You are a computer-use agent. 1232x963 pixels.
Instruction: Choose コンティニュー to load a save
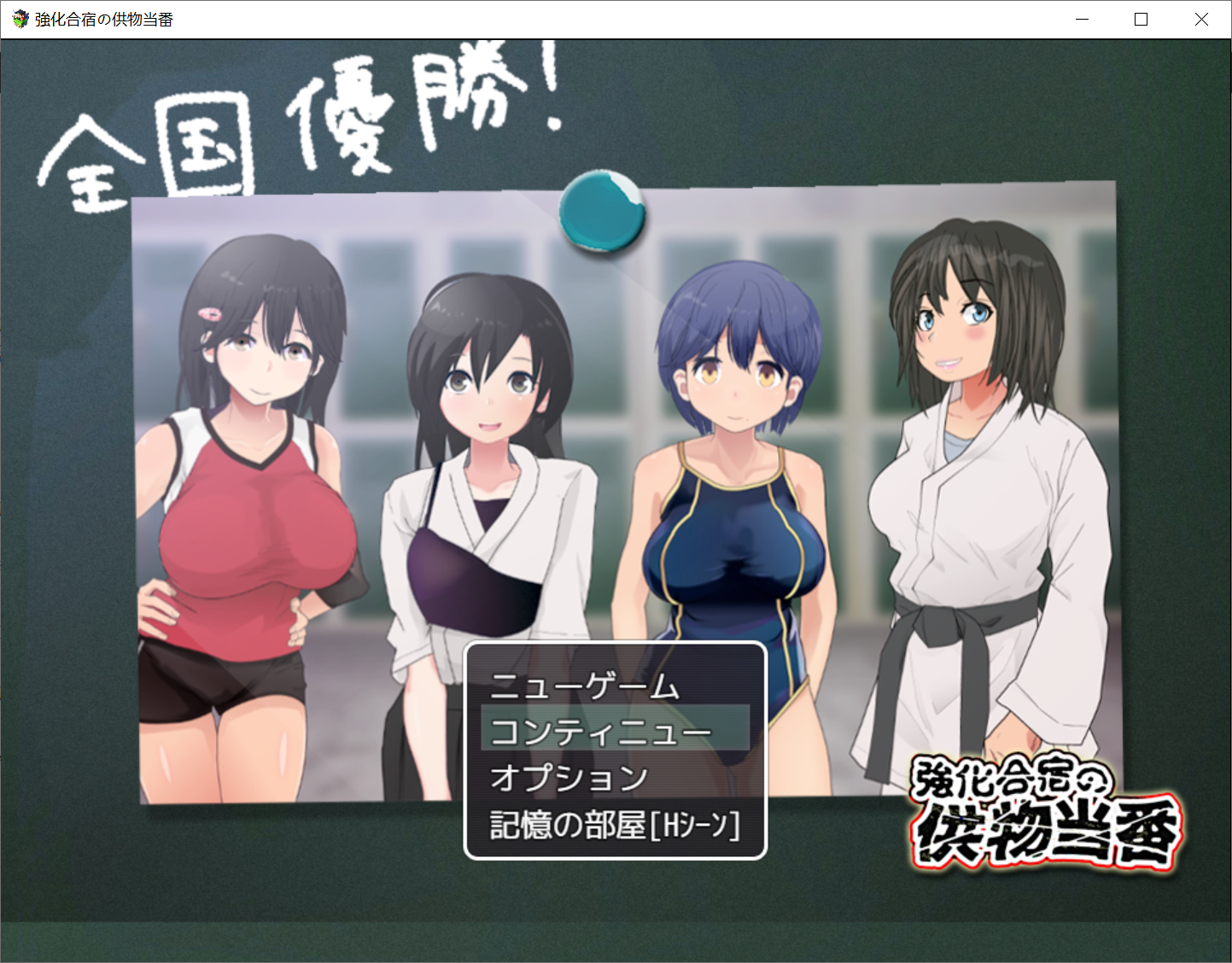(x=601, y=732)
